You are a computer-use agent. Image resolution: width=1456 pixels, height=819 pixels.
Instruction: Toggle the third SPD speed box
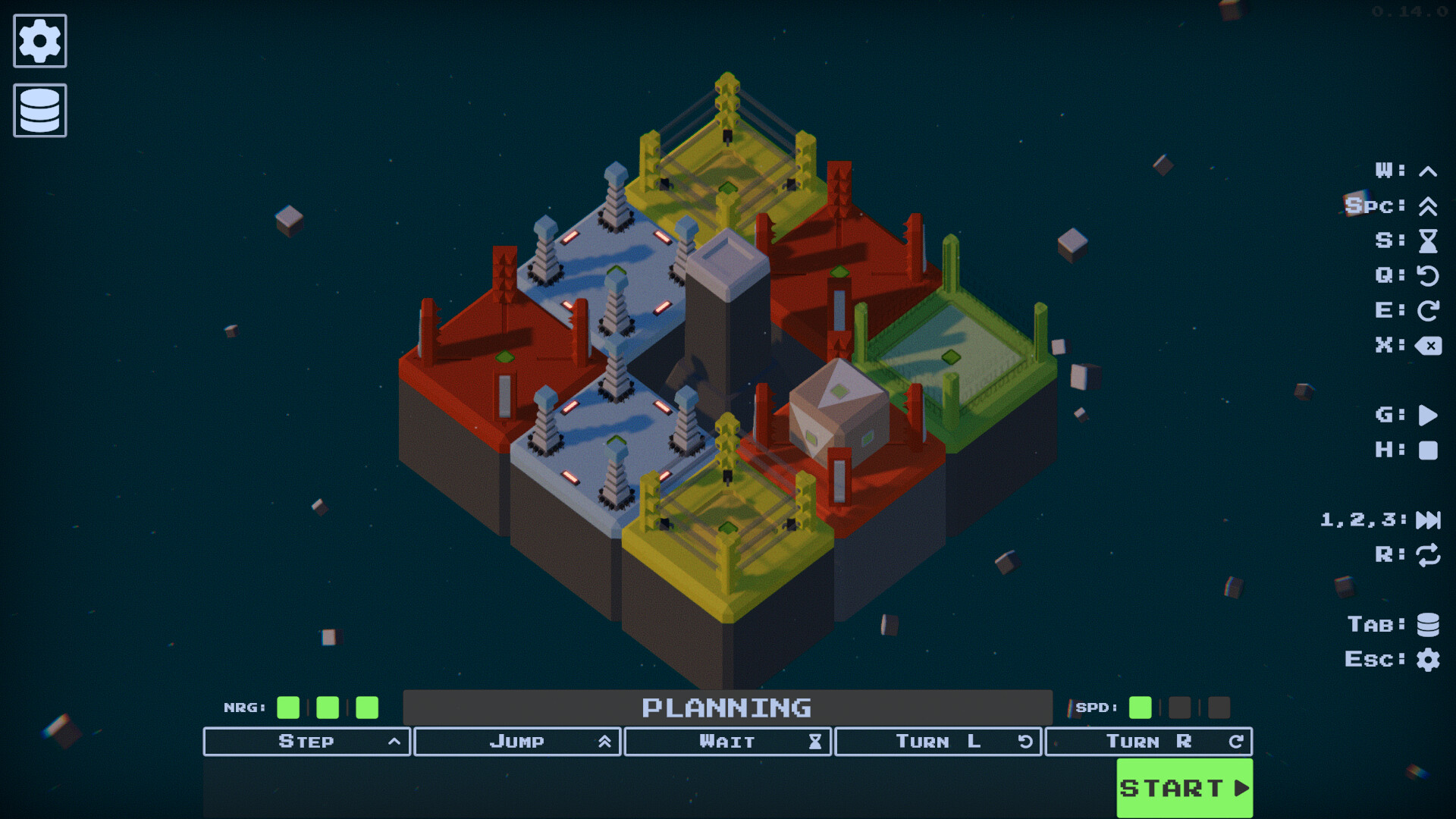1219,708
